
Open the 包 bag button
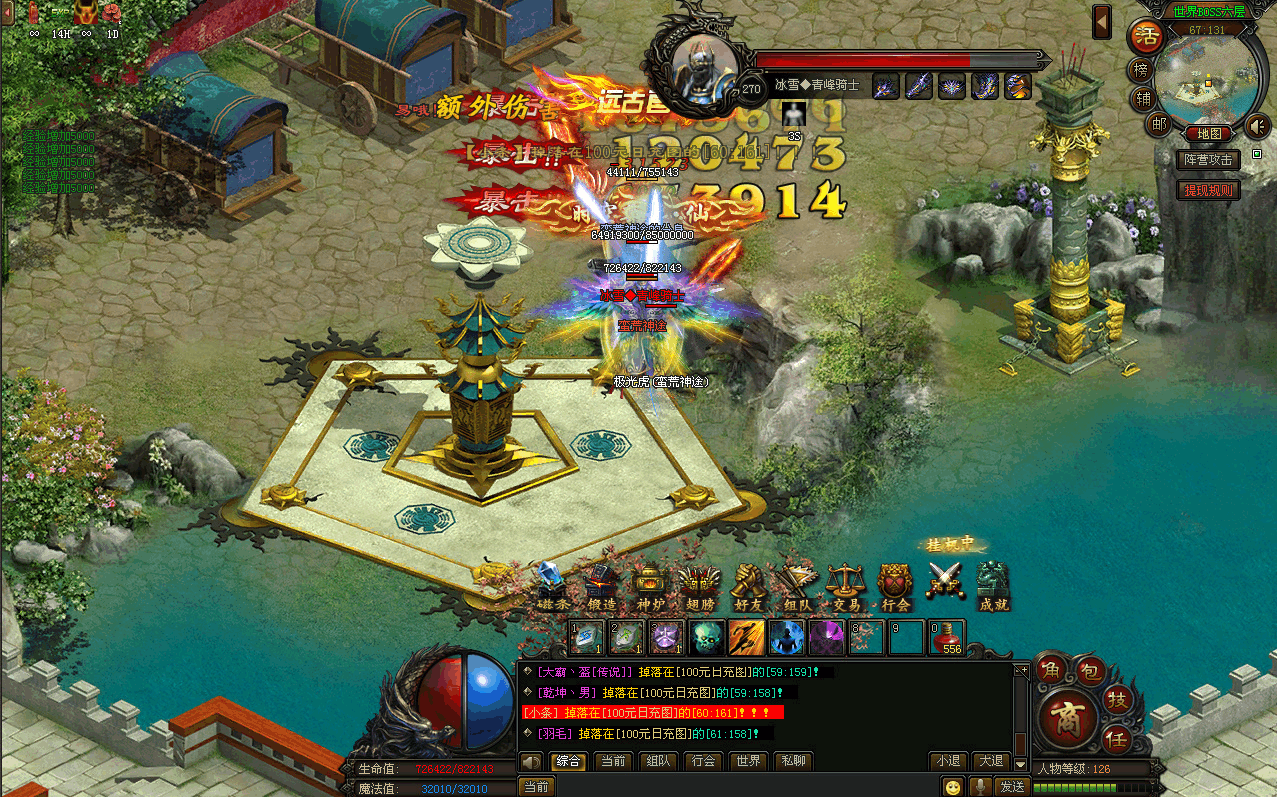coord(1091,669)
